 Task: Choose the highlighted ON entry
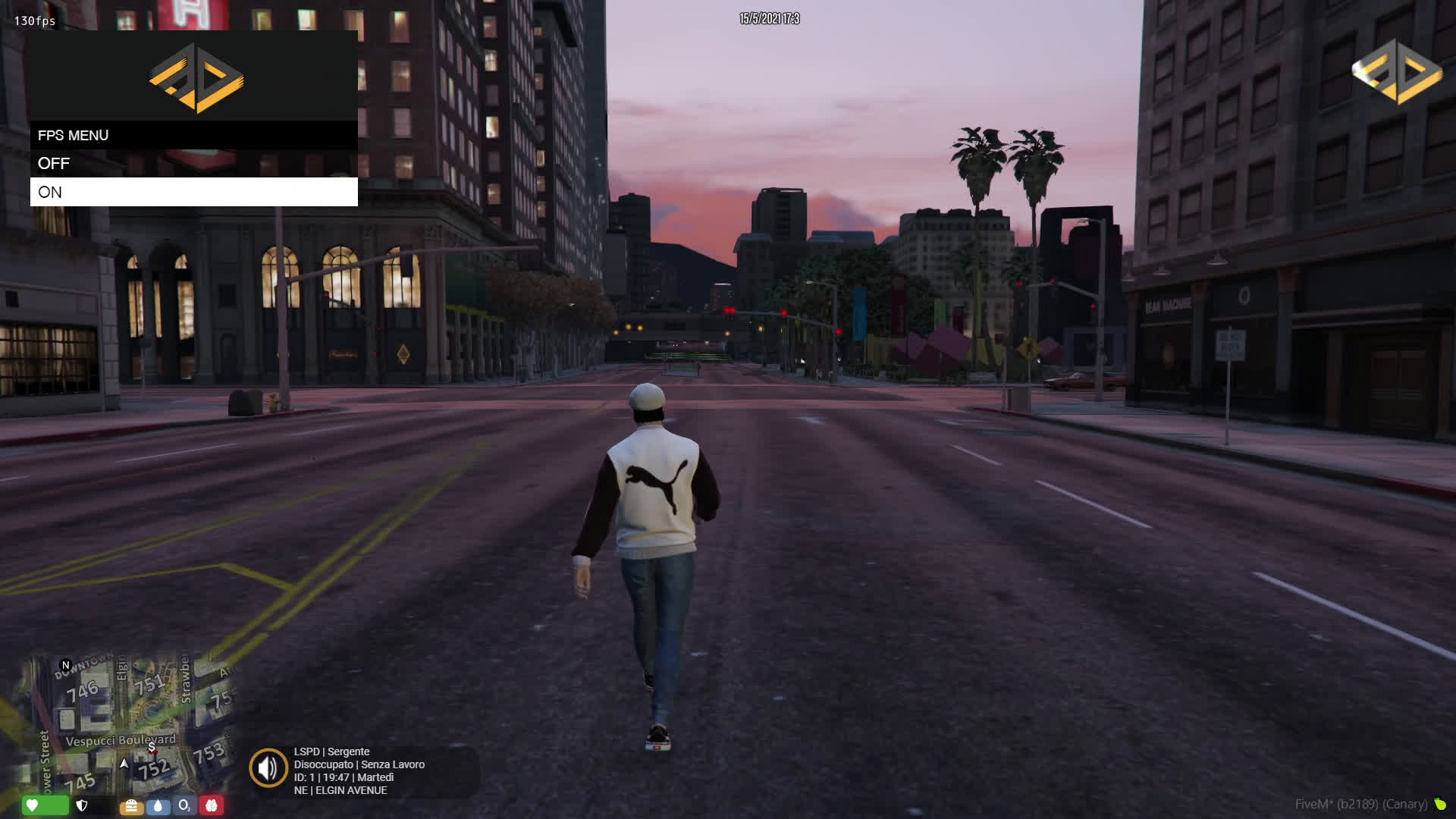pyautogui.click(x=193, y=192)
